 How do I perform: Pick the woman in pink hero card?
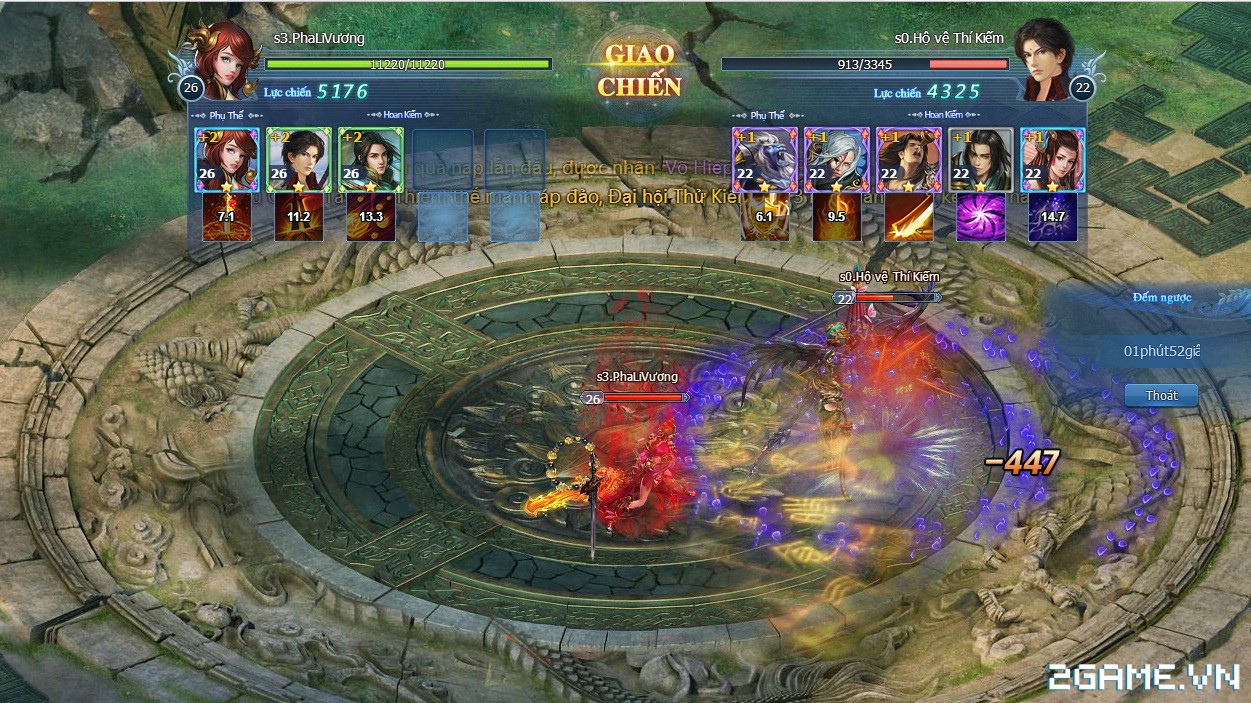(1052, 159)
